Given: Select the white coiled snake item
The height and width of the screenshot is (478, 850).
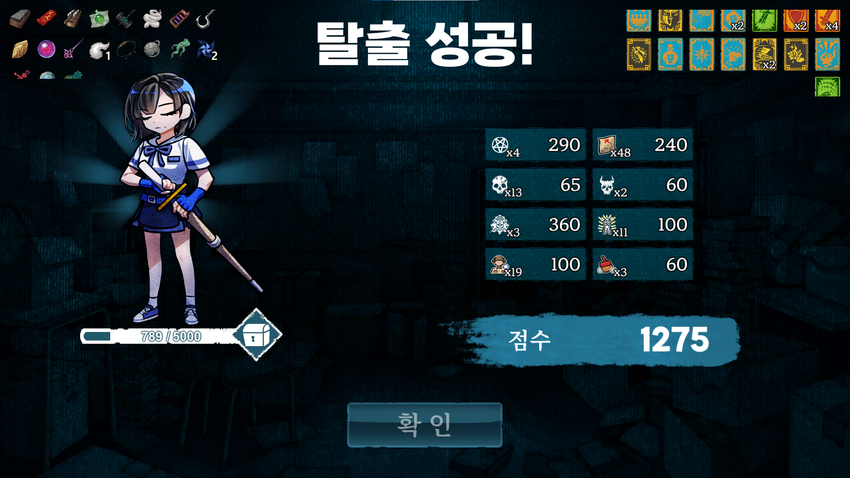Looking at the screenshot, I should tap(152, 18).
